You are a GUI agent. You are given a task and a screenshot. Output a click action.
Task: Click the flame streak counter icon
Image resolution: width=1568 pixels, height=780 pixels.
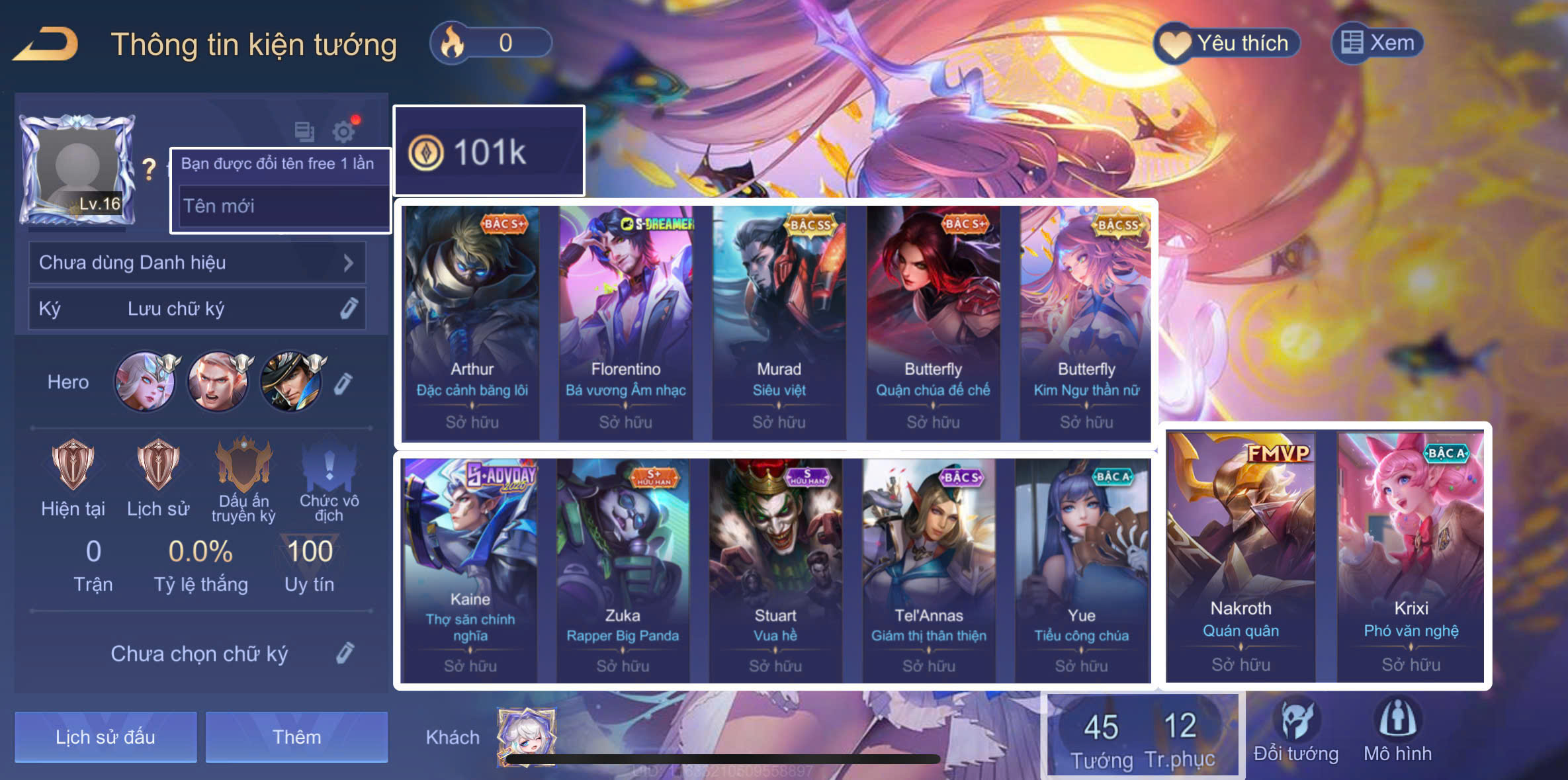coord(451,42)
